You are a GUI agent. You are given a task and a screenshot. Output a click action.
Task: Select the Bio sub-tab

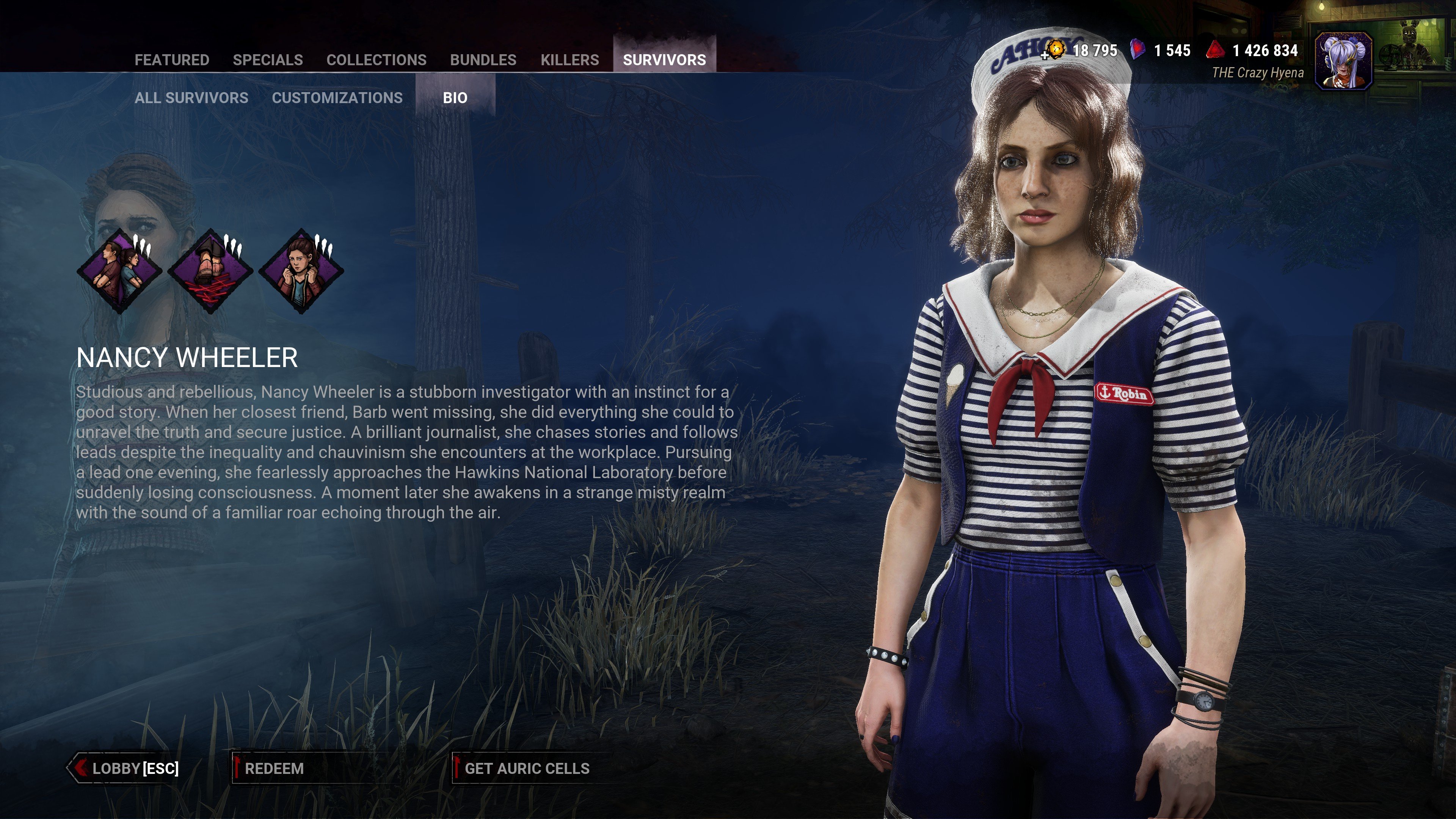click(455, 98)
